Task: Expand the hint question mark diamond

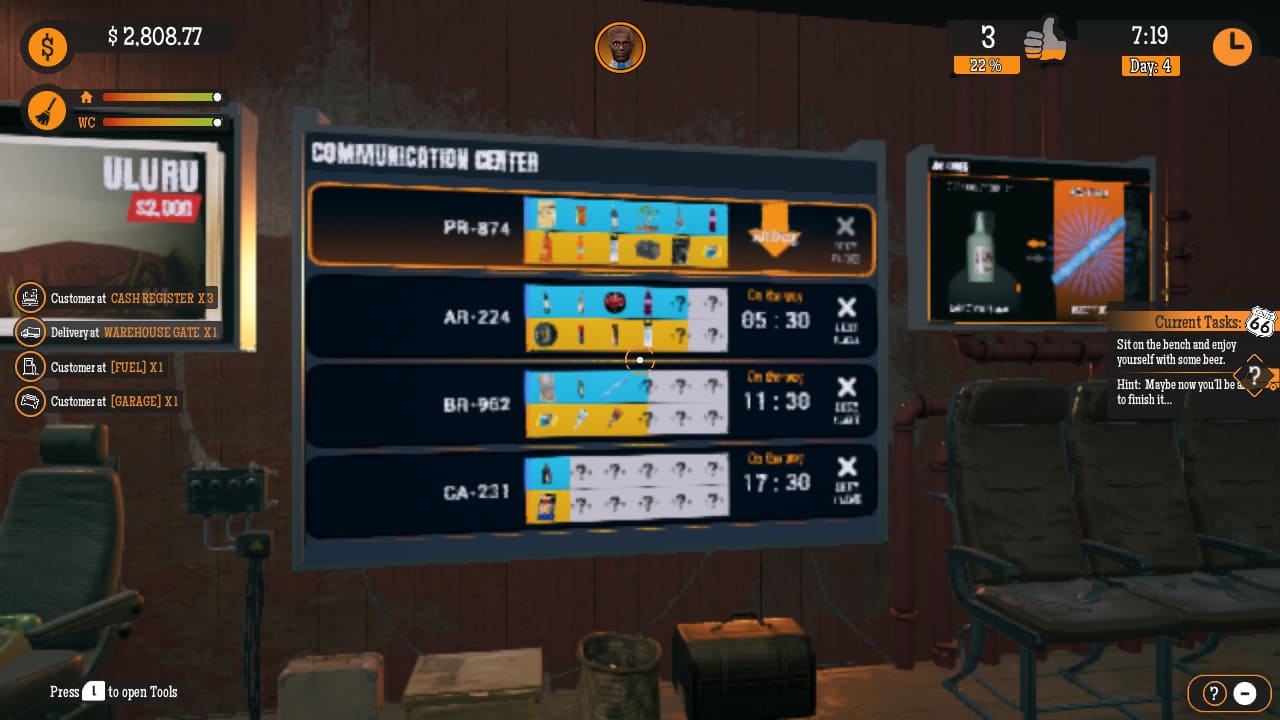Action: 1254,377
